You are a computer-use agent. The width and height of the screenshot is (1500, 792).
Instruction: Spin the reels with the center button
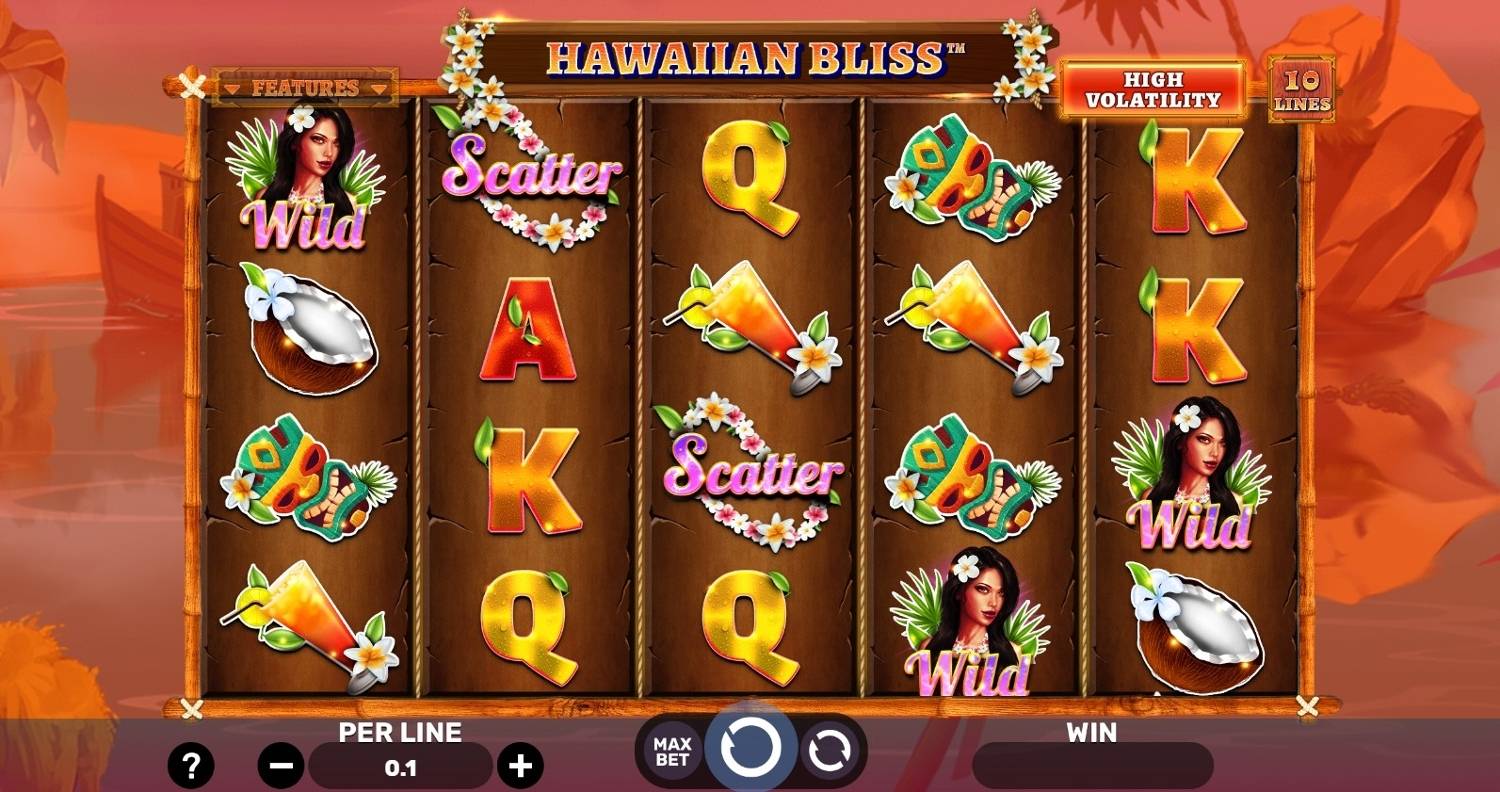750,748
